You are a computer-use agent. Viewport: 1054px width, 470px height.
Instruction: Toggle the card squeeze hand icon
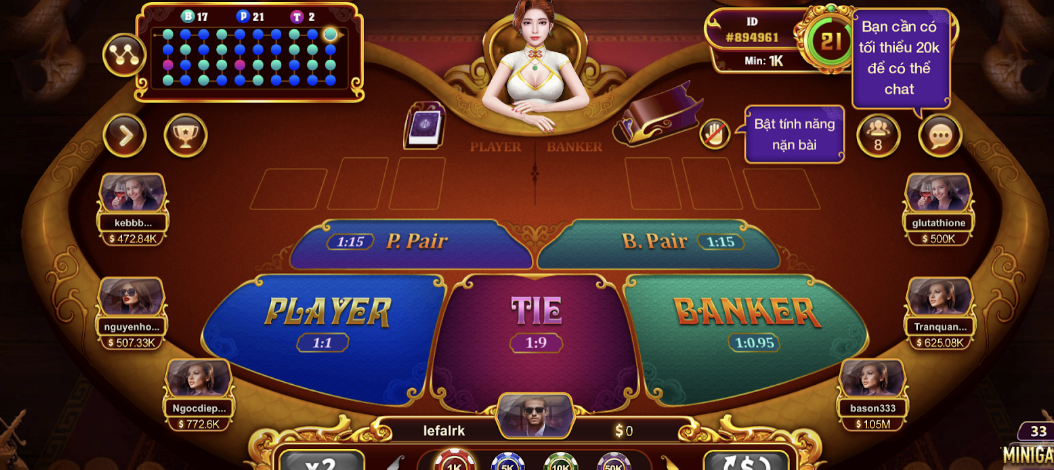tap(712, 133)
